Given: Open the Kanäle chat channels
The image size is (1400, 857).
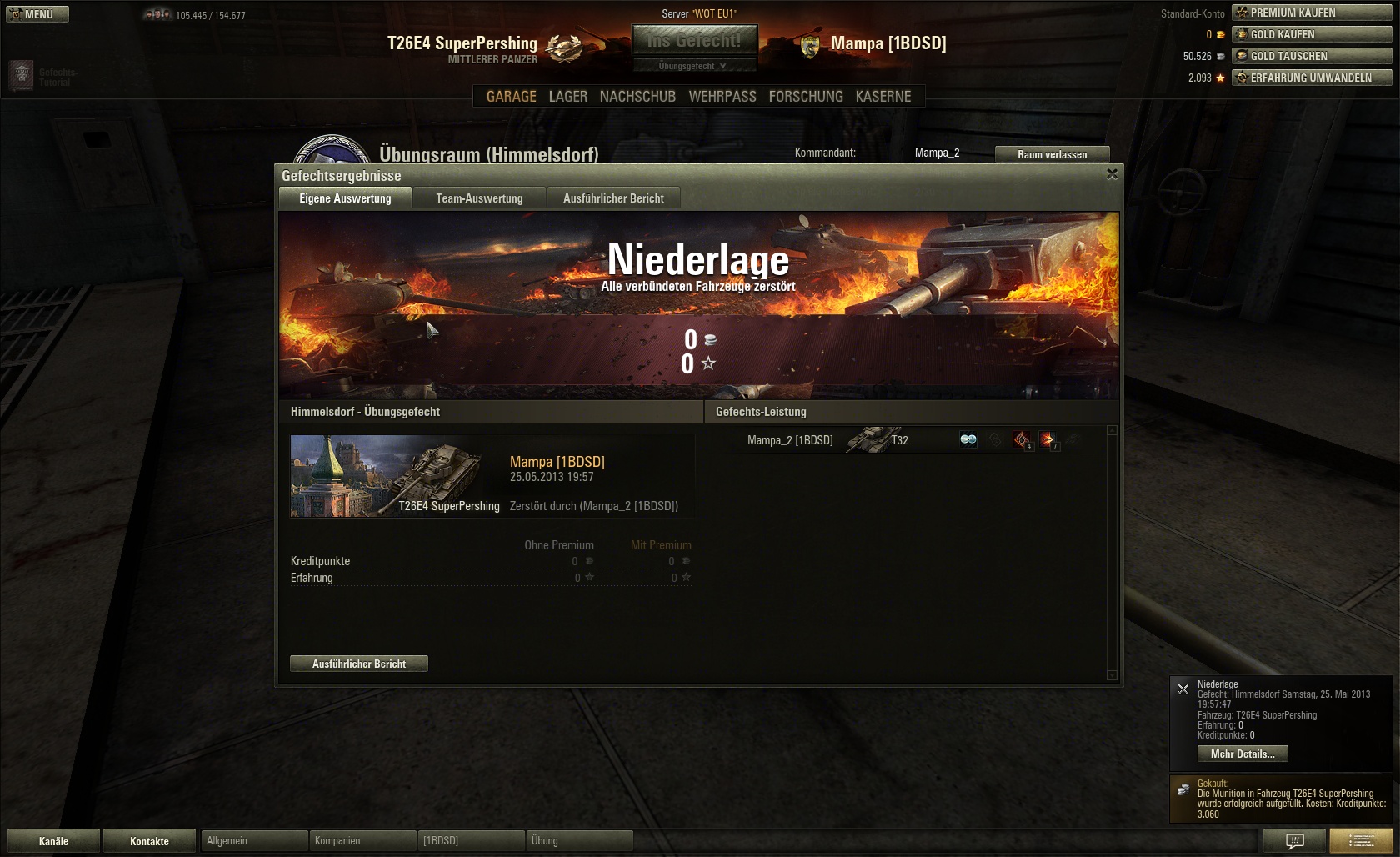Looking at the screenshot, I should (x=54, y=841).
